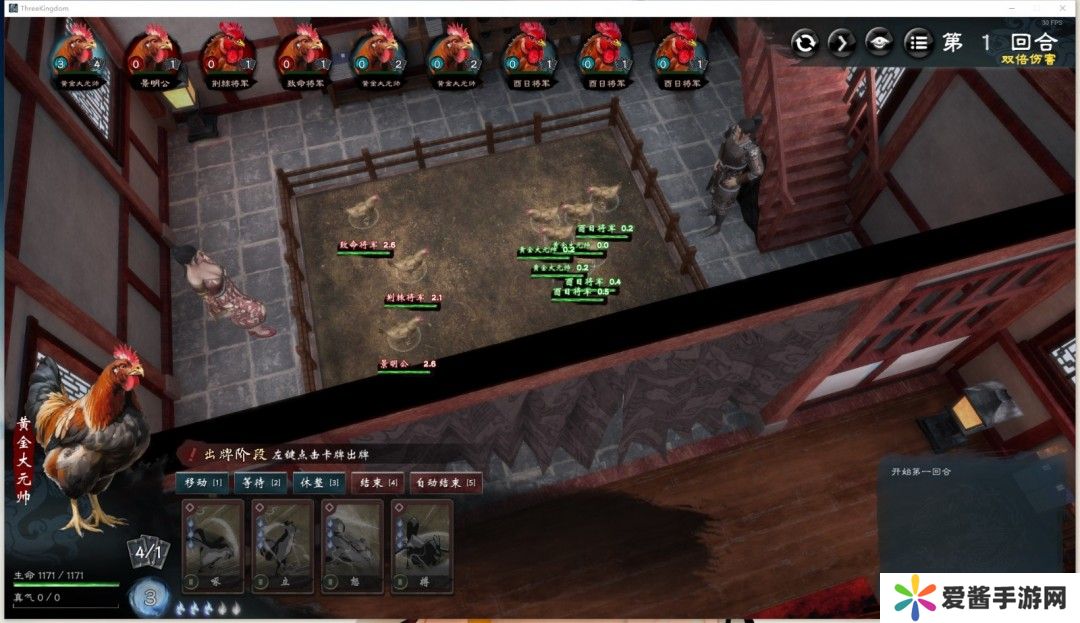Click the right-arrow speed icon
This screenshot has width=1080, height=623.
pos(842,43)
